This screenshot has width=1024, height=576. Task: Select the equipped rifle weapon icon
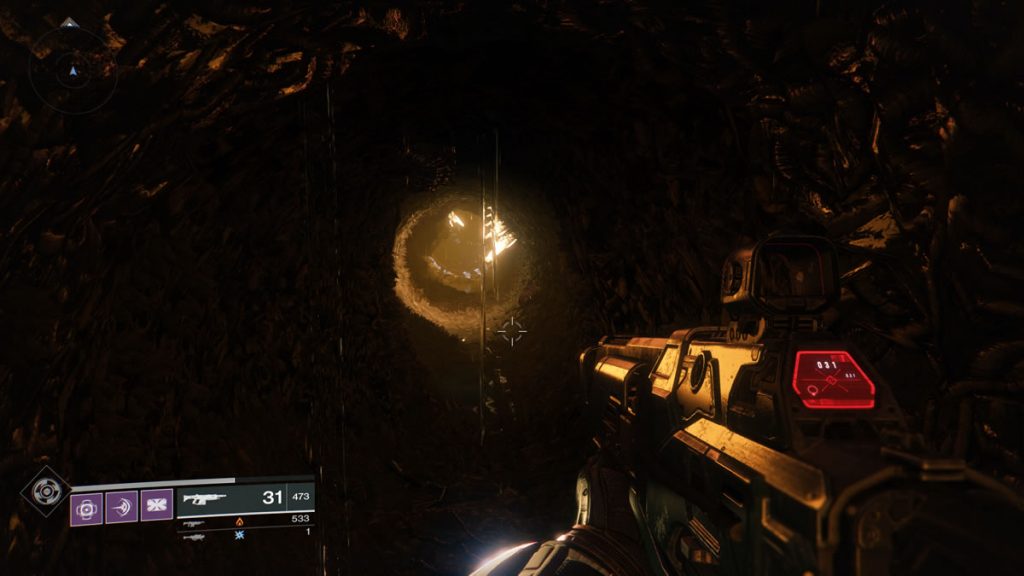coord(204,499)
